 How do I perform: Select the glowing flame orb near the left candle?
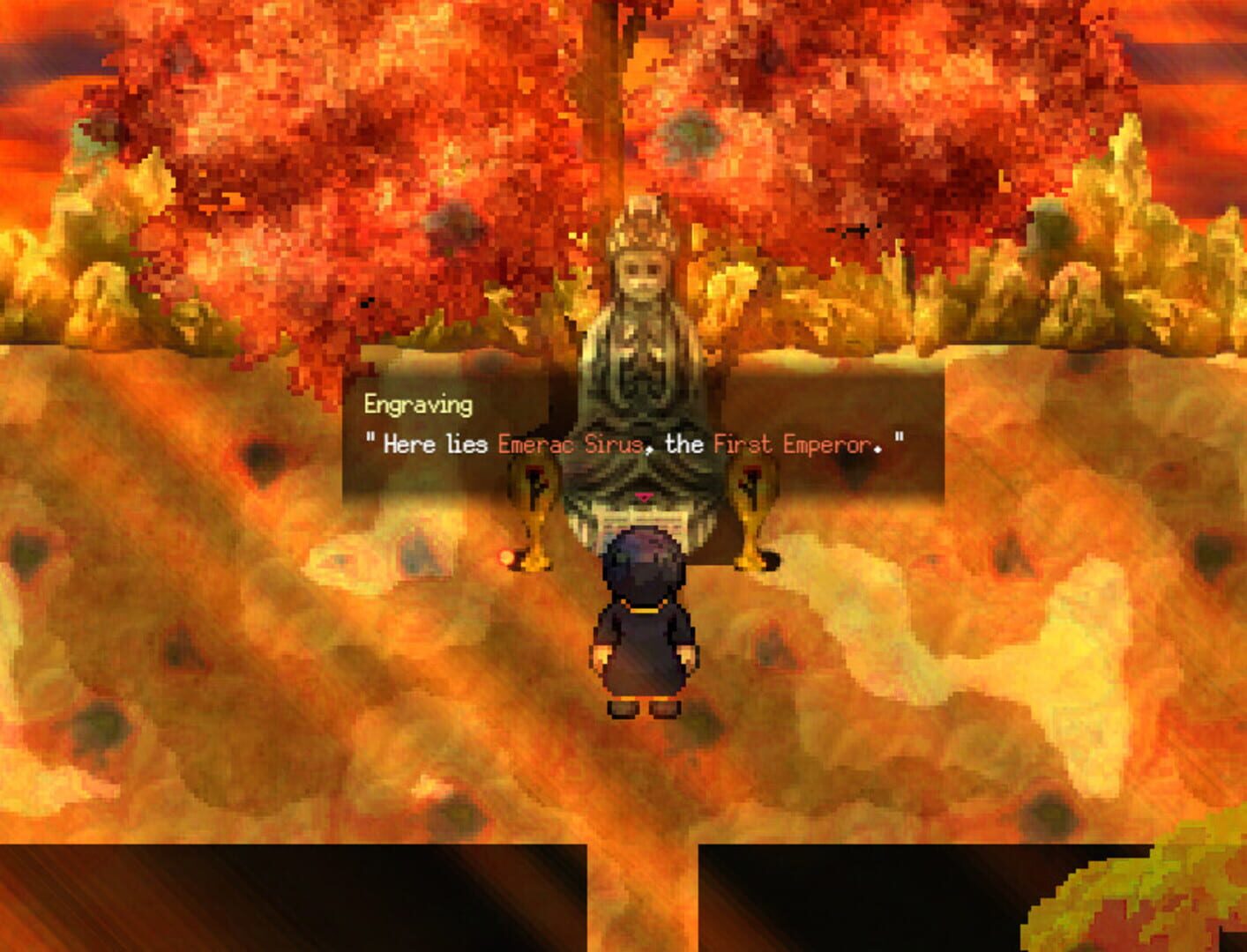pos(505,558)
